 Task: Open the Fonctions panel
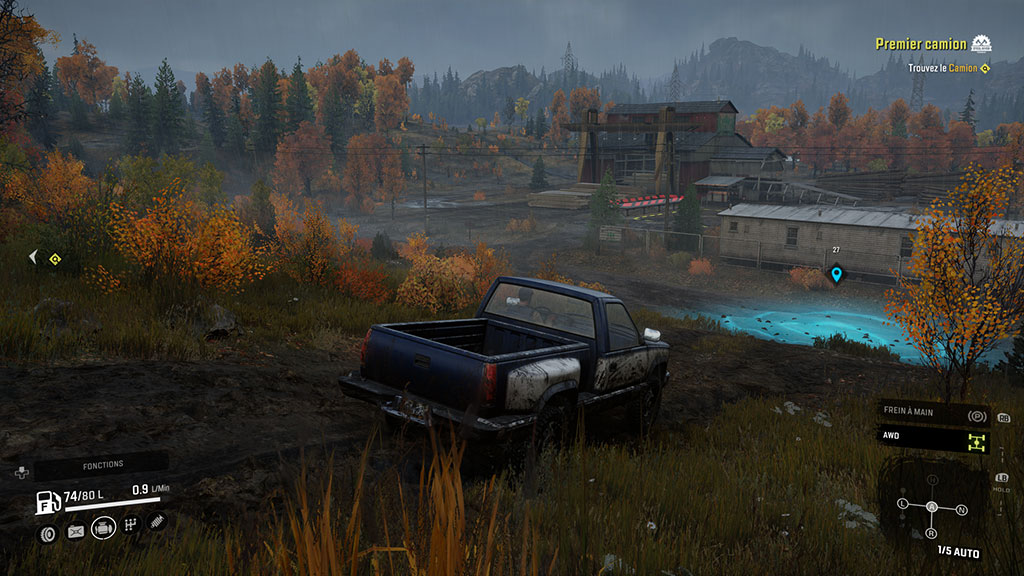point(102,464)
